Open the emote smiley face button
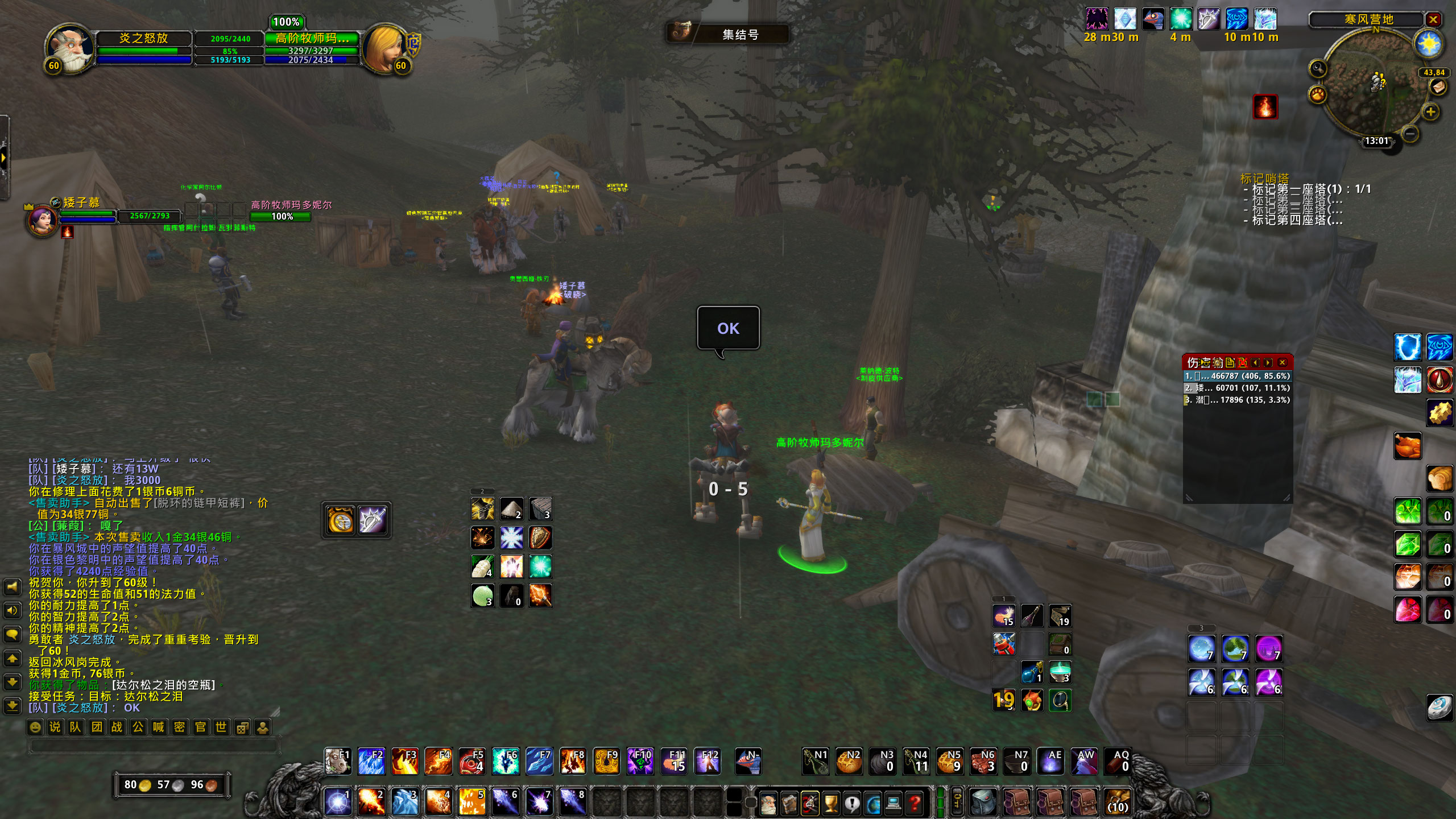 [x=35, y=727]
